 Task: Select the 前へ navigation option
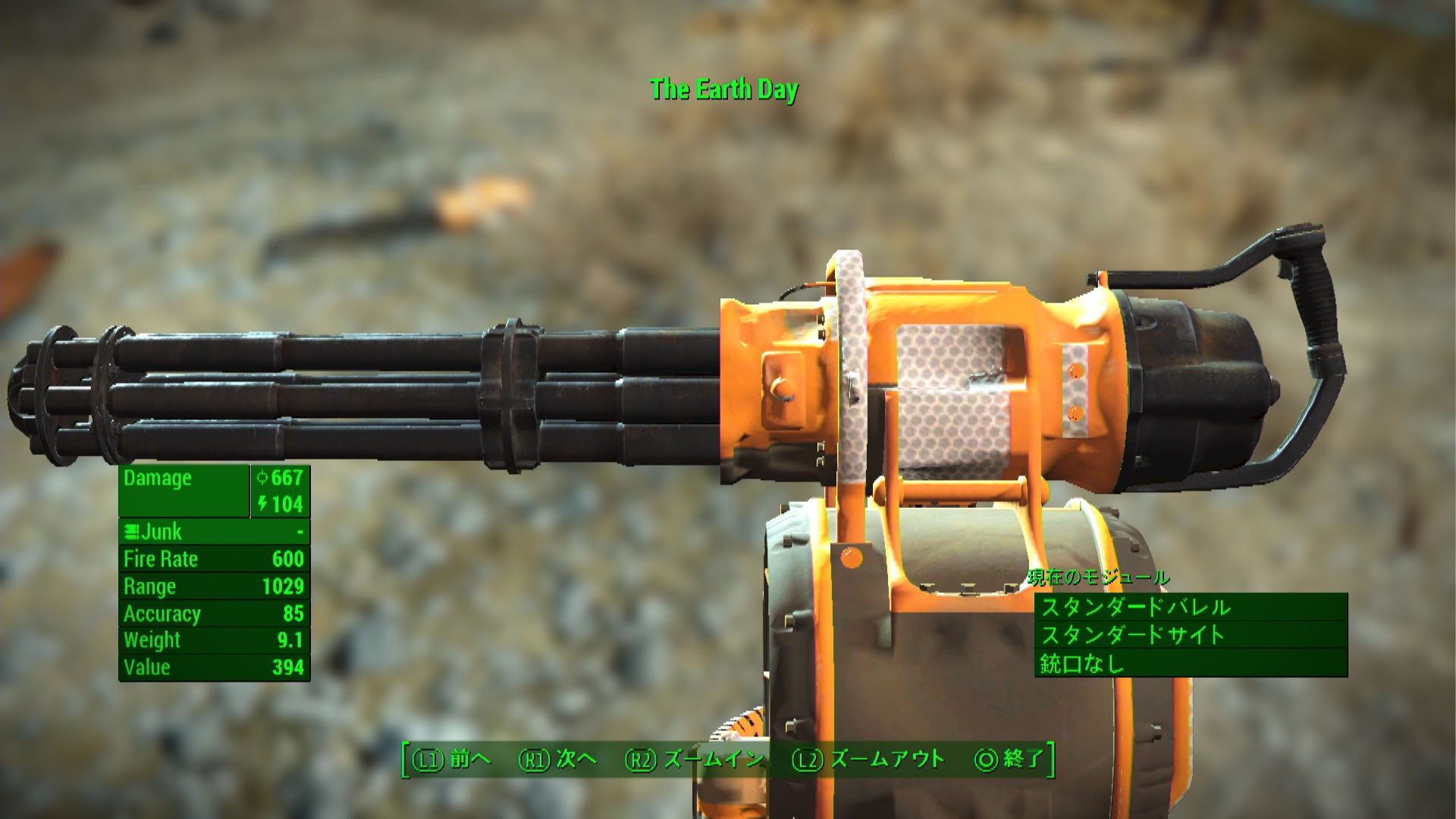coord(468,758)
